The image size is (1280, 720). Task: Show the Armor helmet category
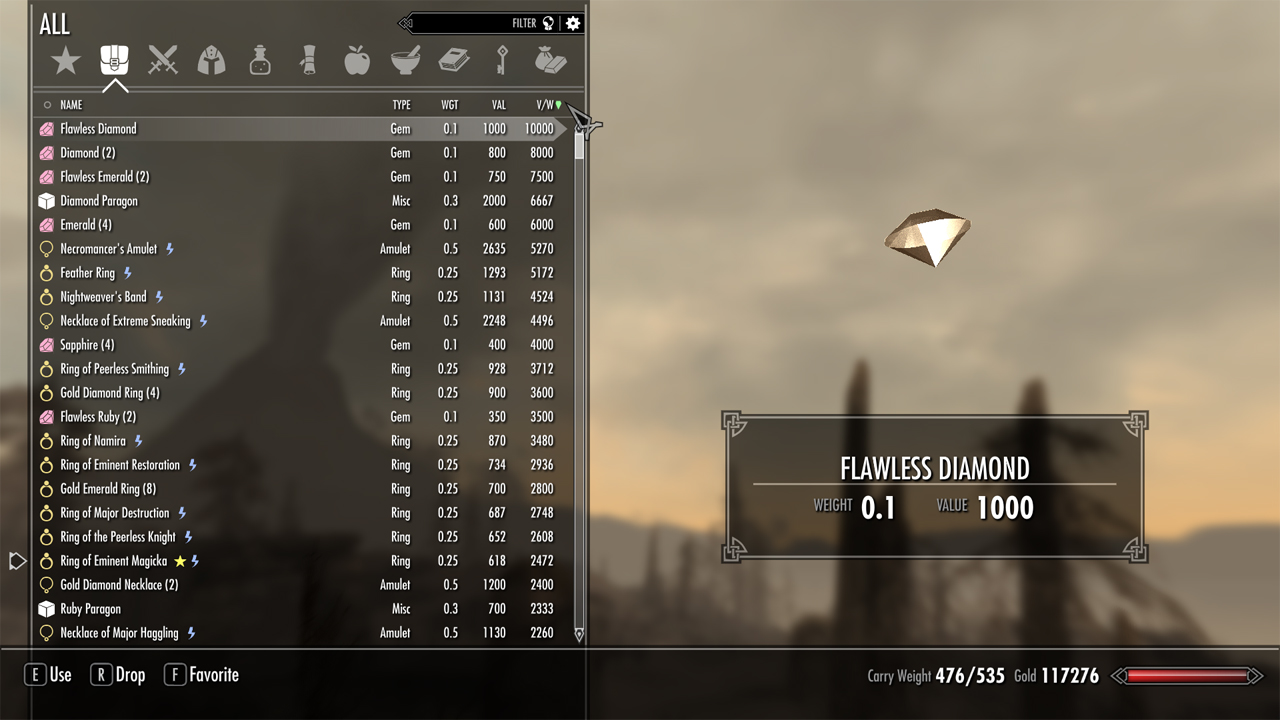pyautogui.click(x=211, y=61)
